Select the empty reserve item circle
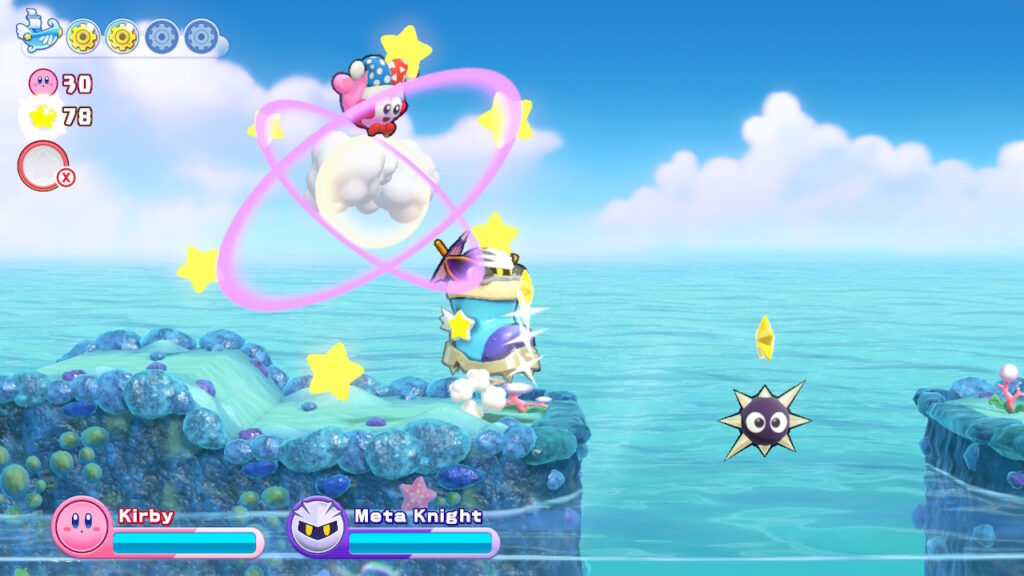 42,166
